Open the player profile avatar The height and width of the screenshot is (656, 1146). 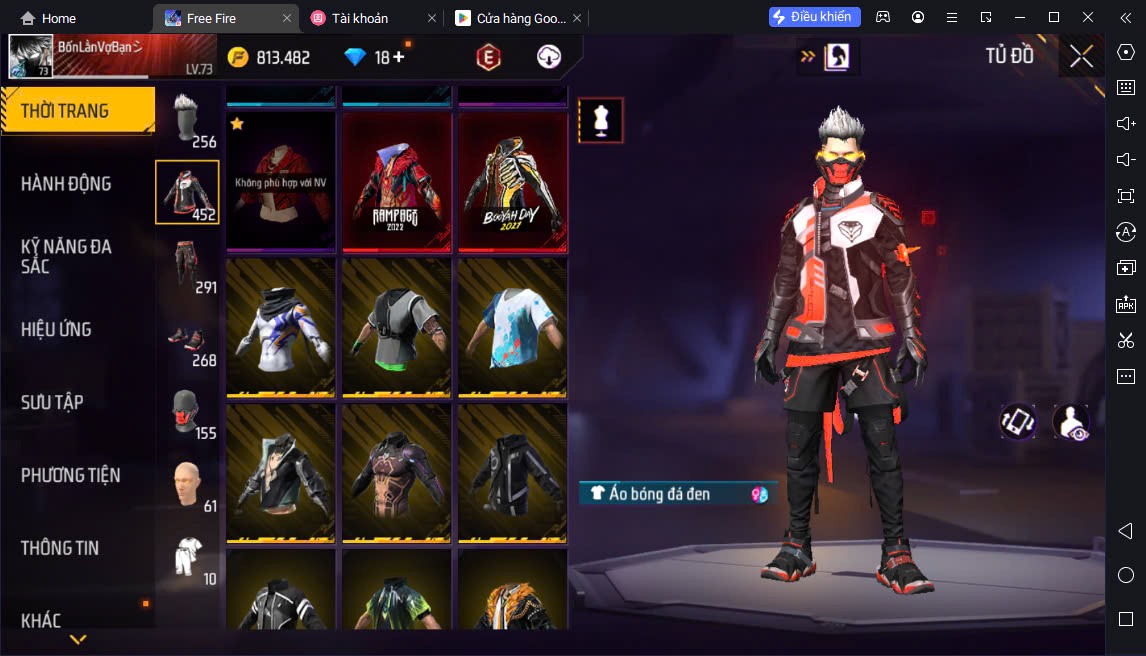(x=30, y=57)
